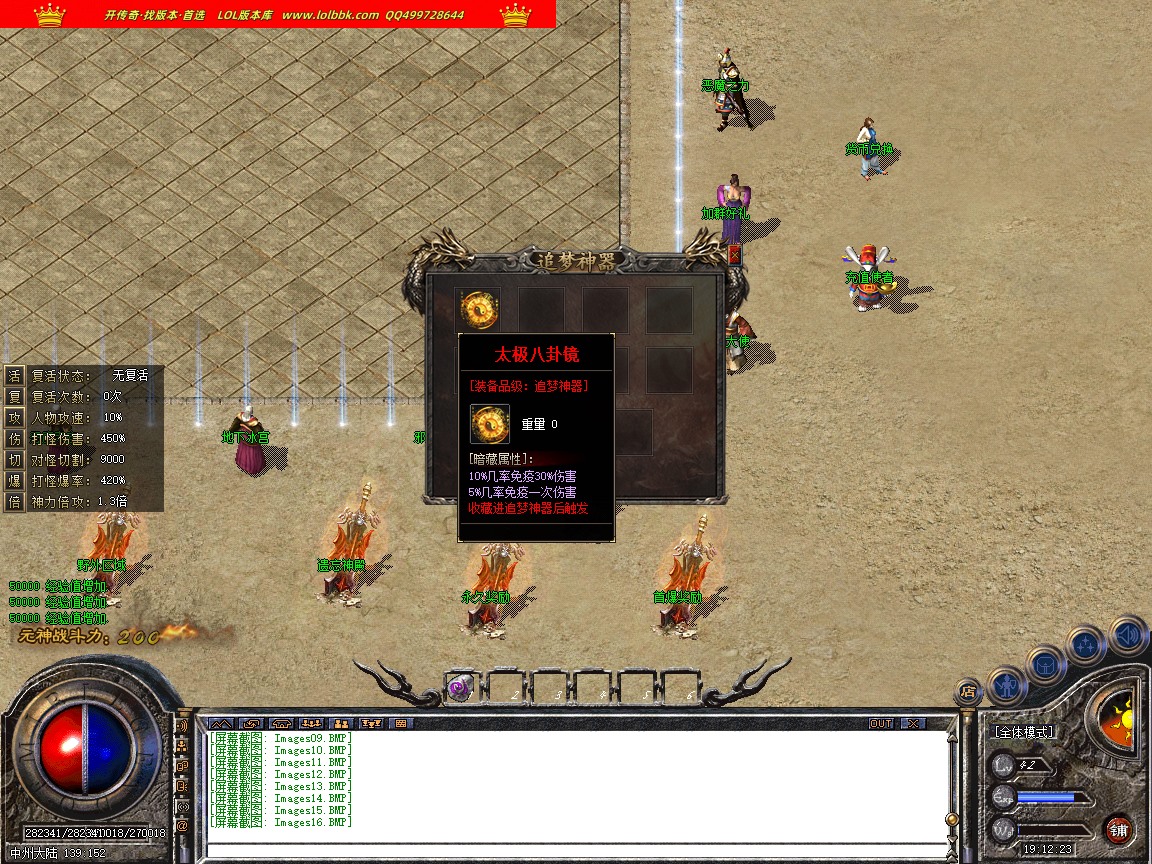Click the OUT button on chat panel
1152x864 pixels.
coord(881,723)
